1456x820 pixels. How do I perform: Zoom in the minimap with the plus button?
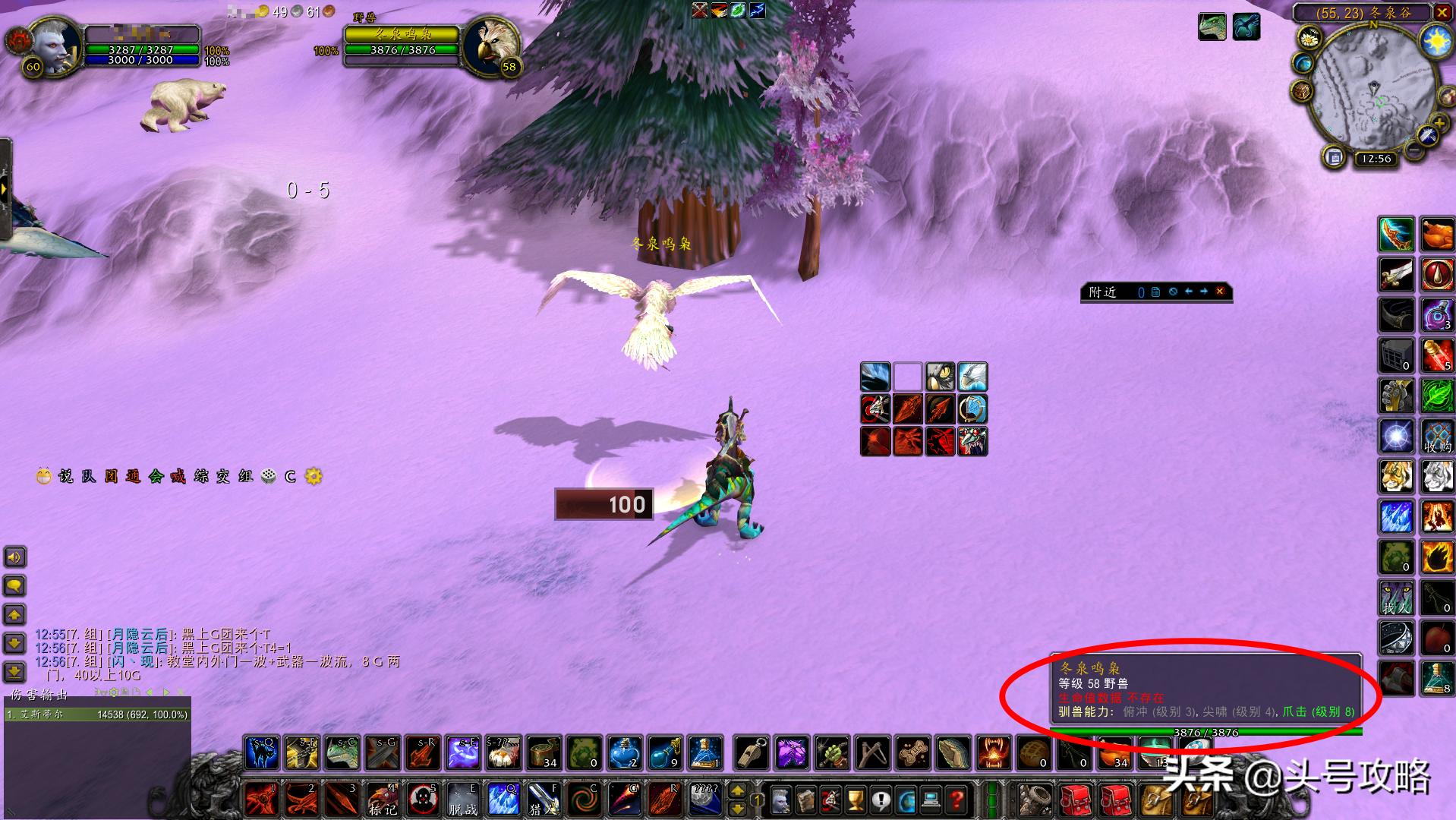coord(1438,124)
